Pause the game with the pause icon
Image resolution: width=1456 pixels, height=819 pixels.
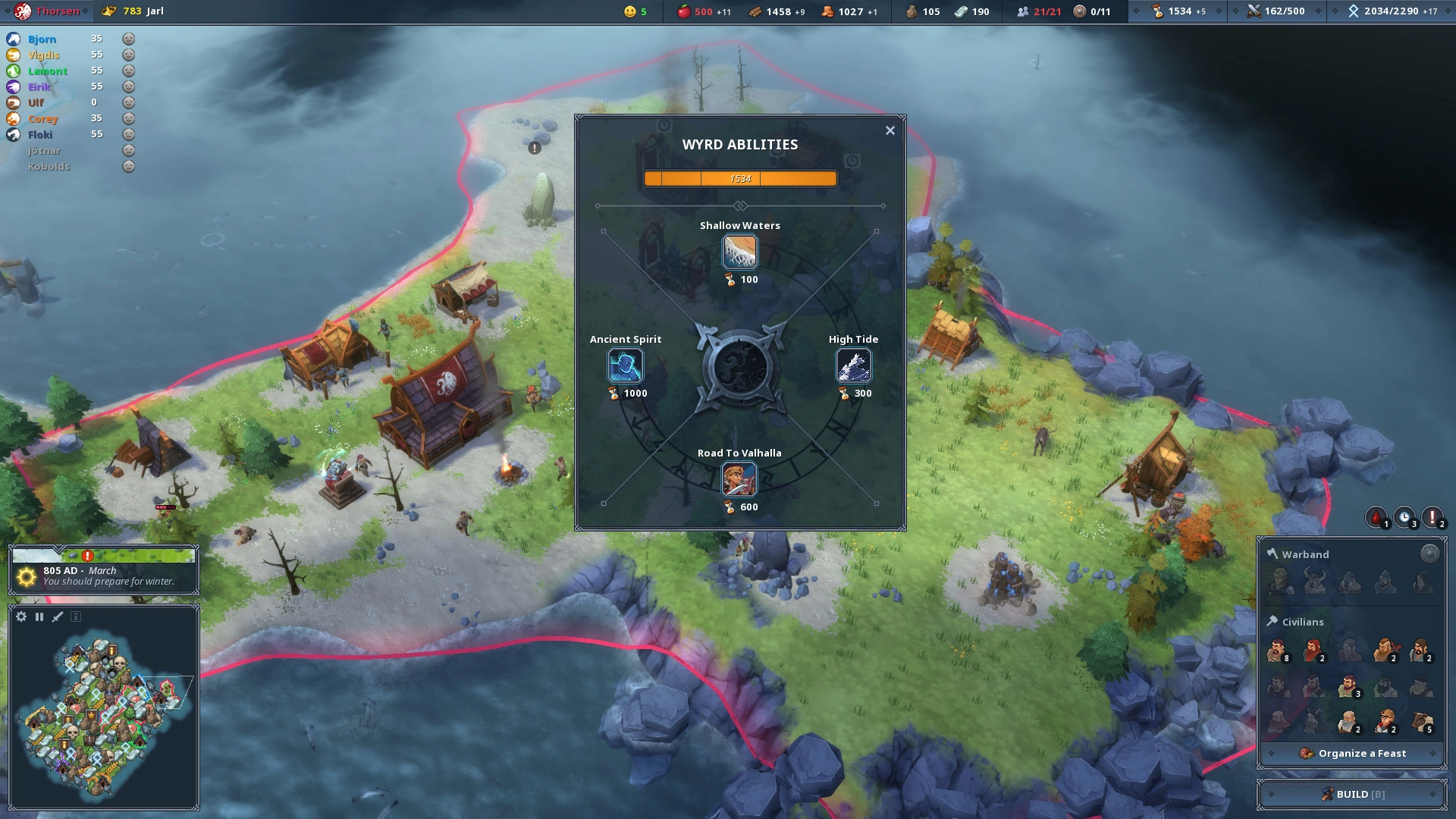click(39, 617)
